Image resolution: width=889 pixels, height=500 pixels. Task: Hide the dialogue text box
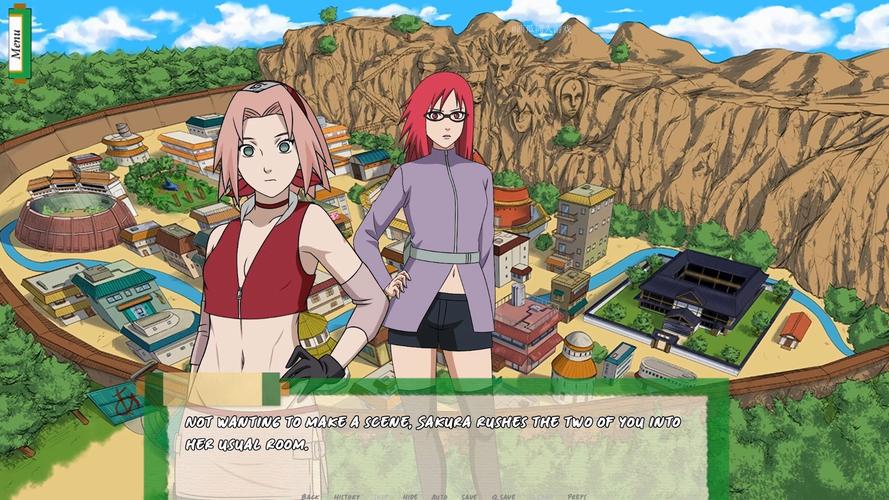click(410, 496)
